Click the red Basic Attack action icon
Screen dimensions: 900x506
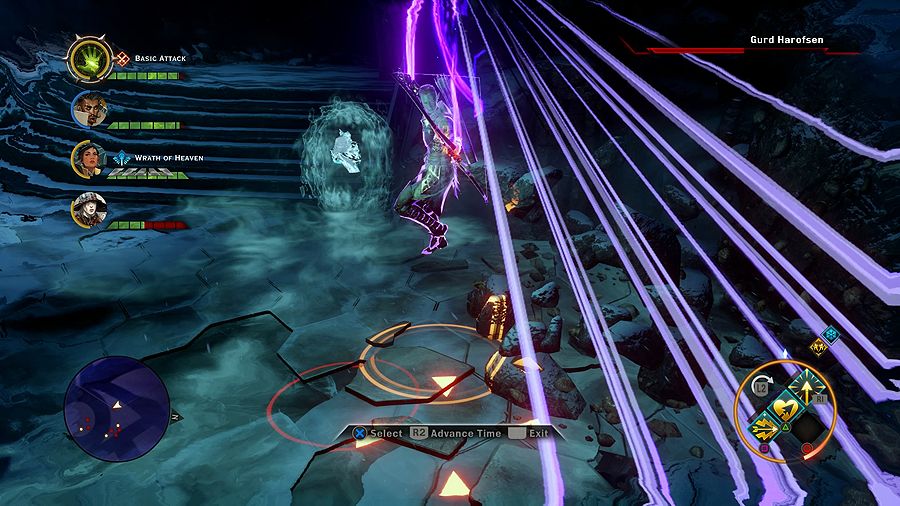click(123, 58)
